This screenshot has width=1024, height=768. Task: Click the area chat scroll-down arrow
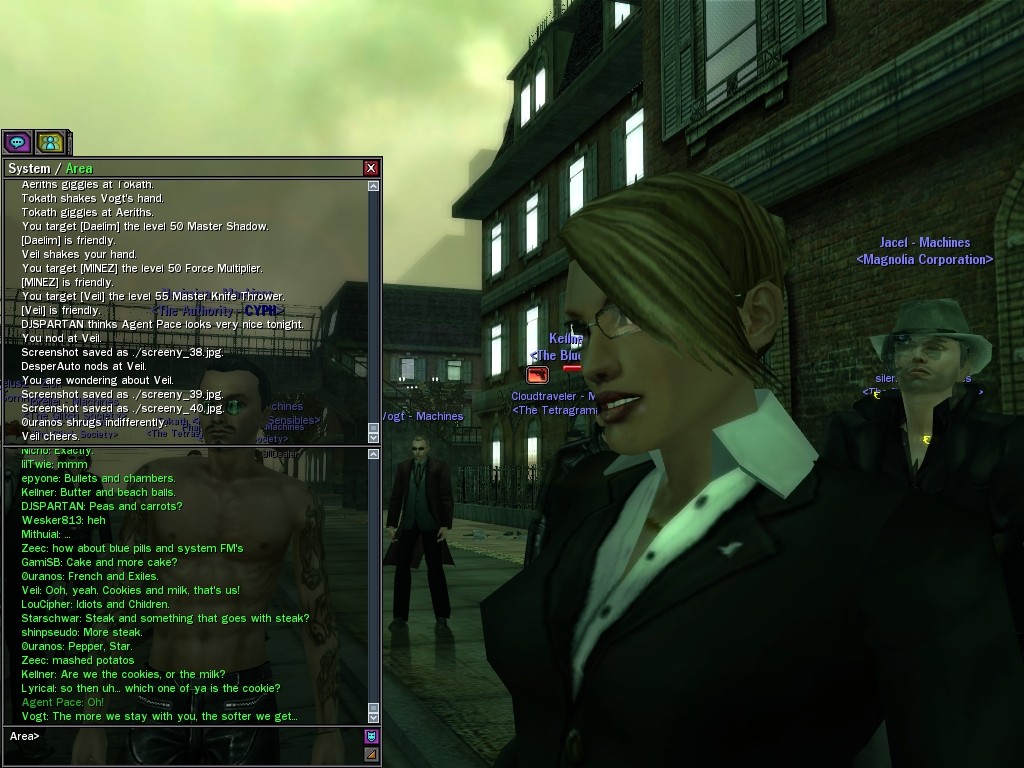373,716
